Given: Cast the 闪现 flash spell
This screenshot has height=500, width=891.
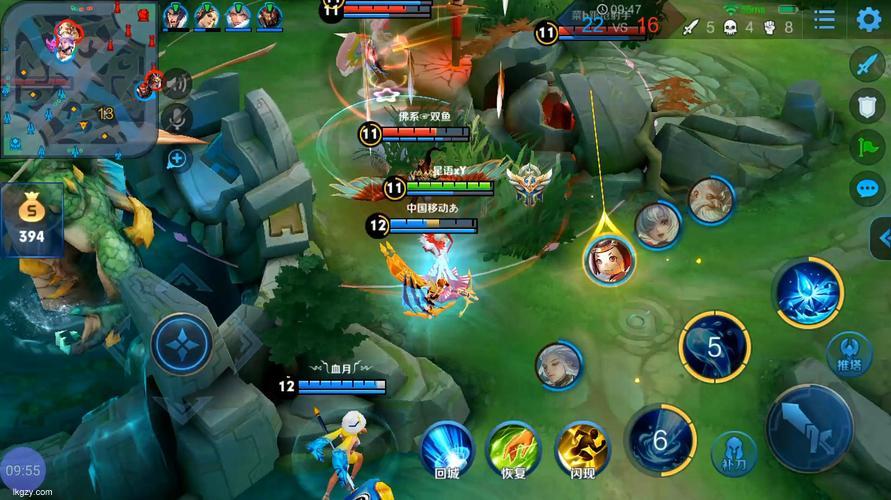Looking at the screenshot, I should click(x=582, y=448).
